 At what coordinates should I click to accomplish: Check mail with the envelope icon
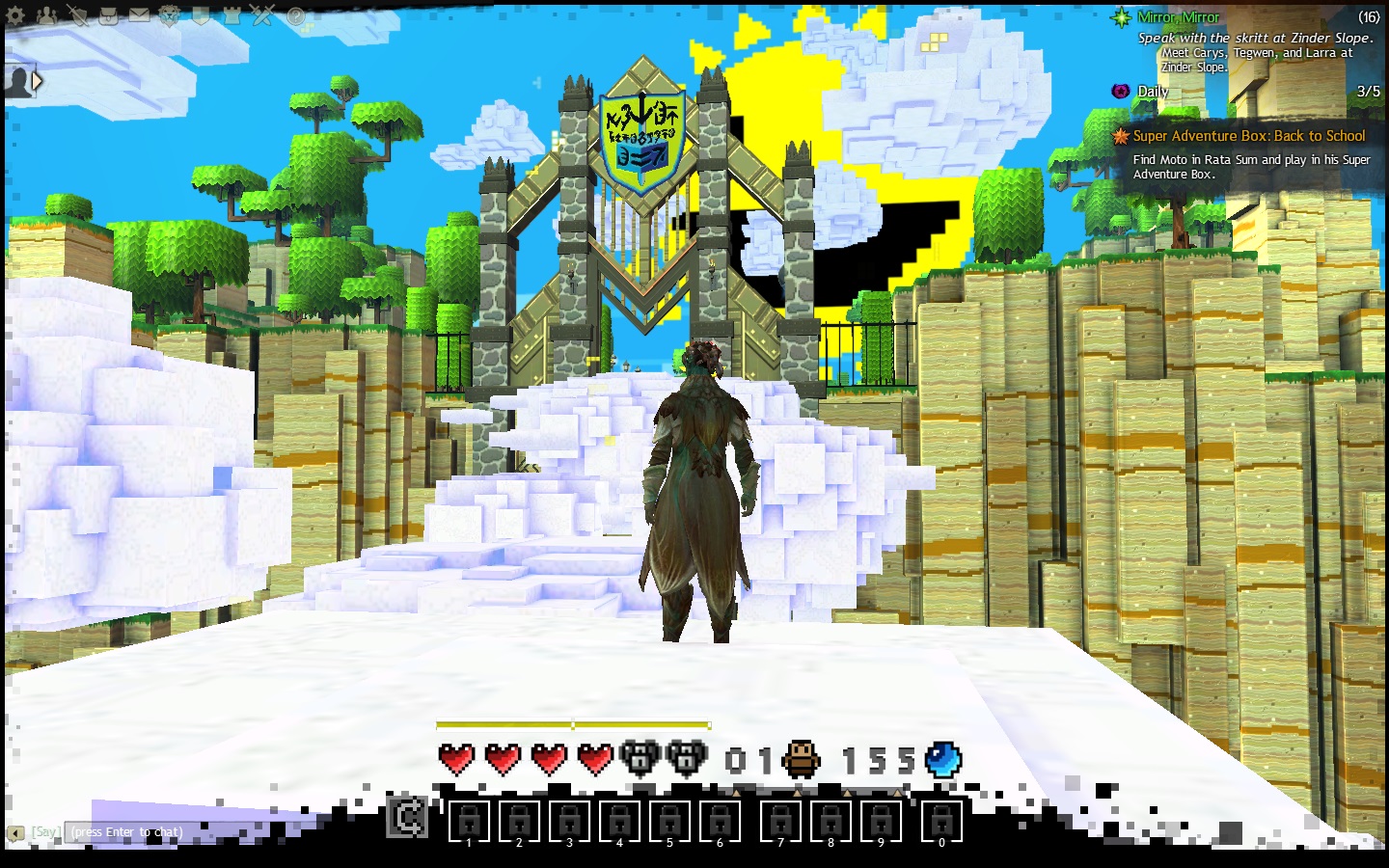tap(139, 15)
